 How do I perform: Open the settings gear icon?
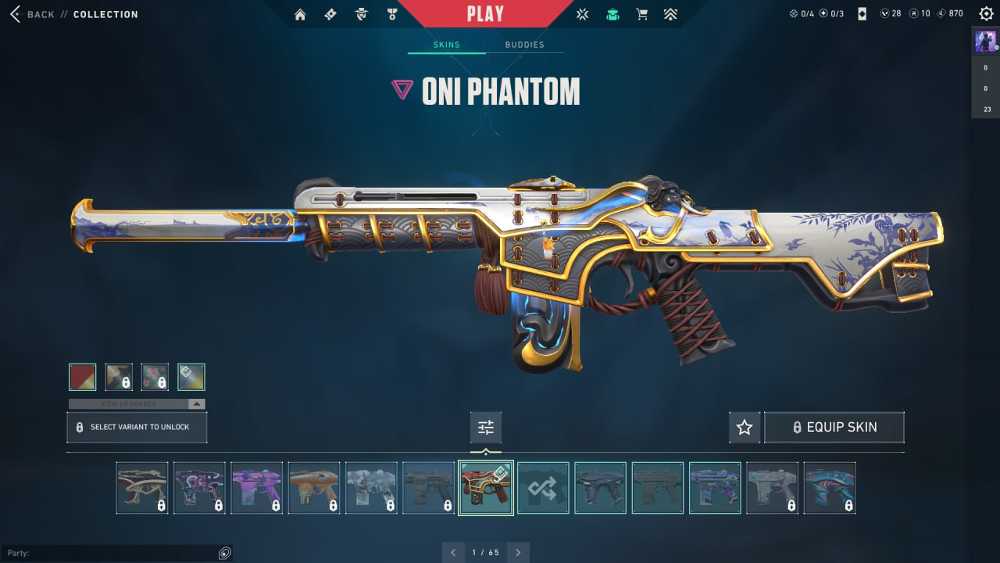pos(986,14)
